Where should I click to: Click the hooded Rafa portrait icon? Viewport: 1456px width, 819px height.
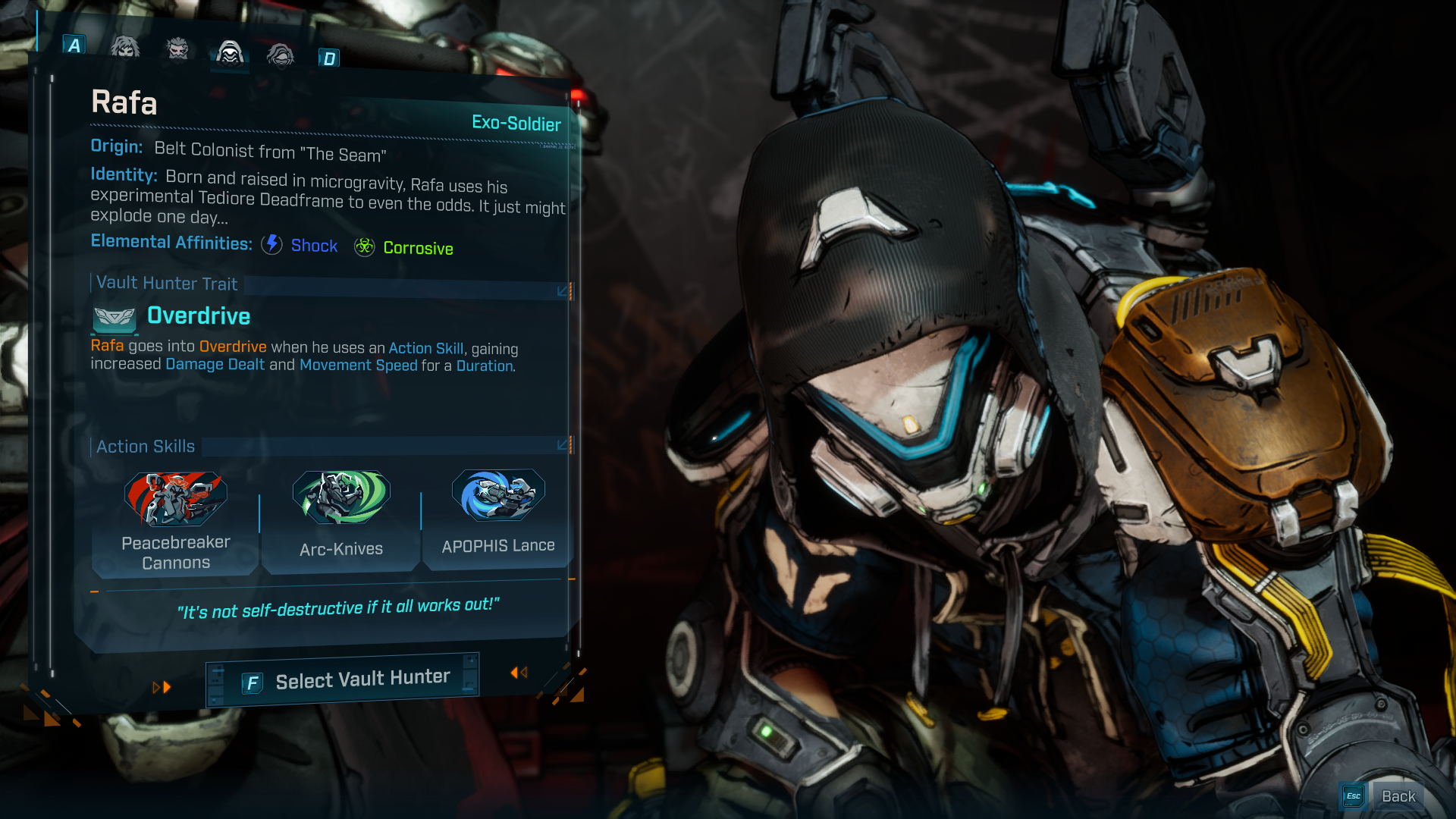(230, 52)
